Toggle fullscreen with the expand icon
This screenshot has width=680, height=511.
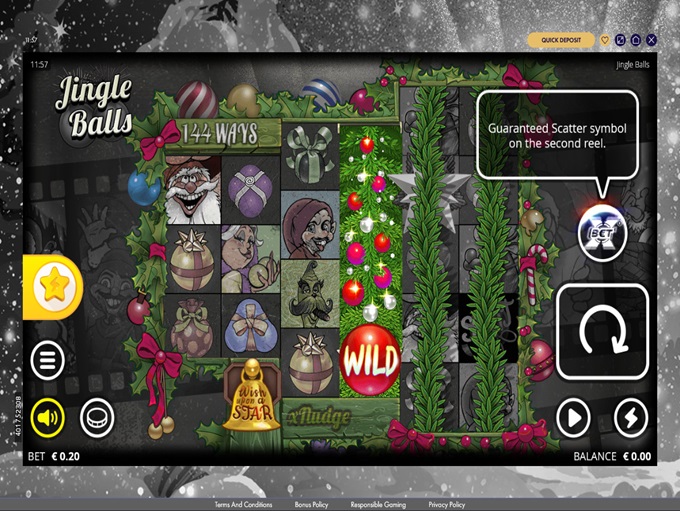(620, 40)
